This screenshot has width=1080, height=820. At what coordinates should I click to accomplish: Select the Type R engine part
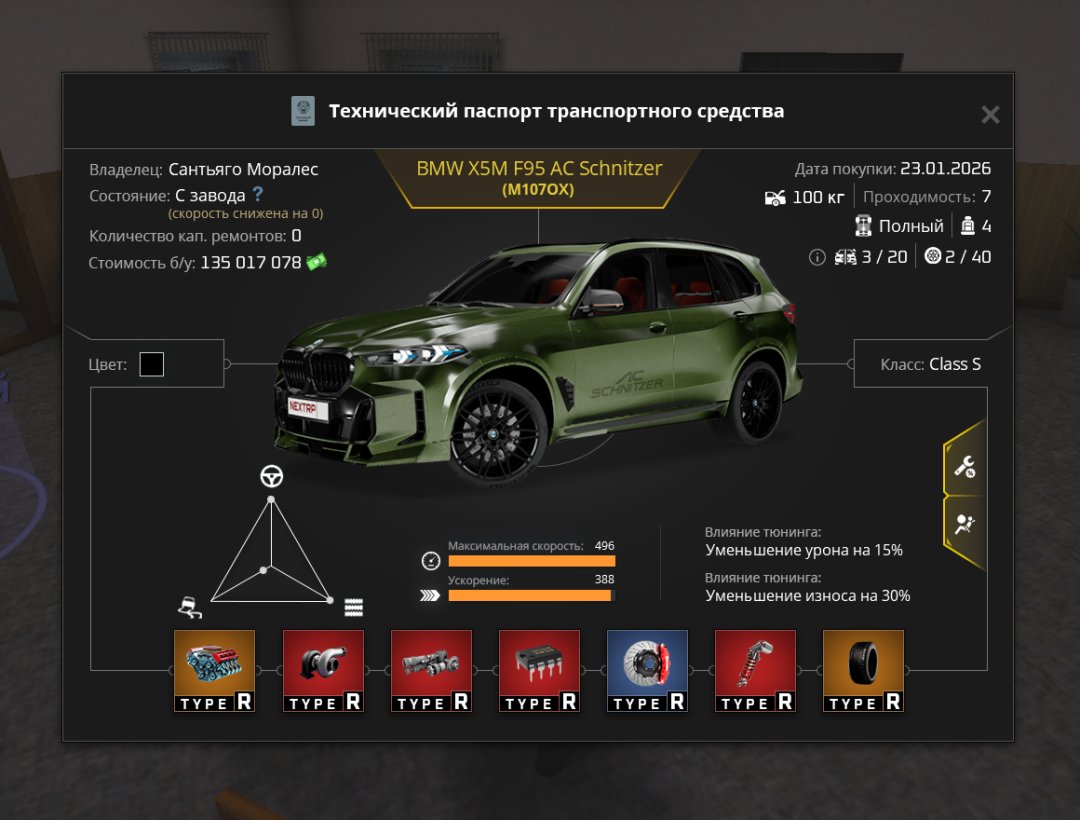(x=214, y=670)
